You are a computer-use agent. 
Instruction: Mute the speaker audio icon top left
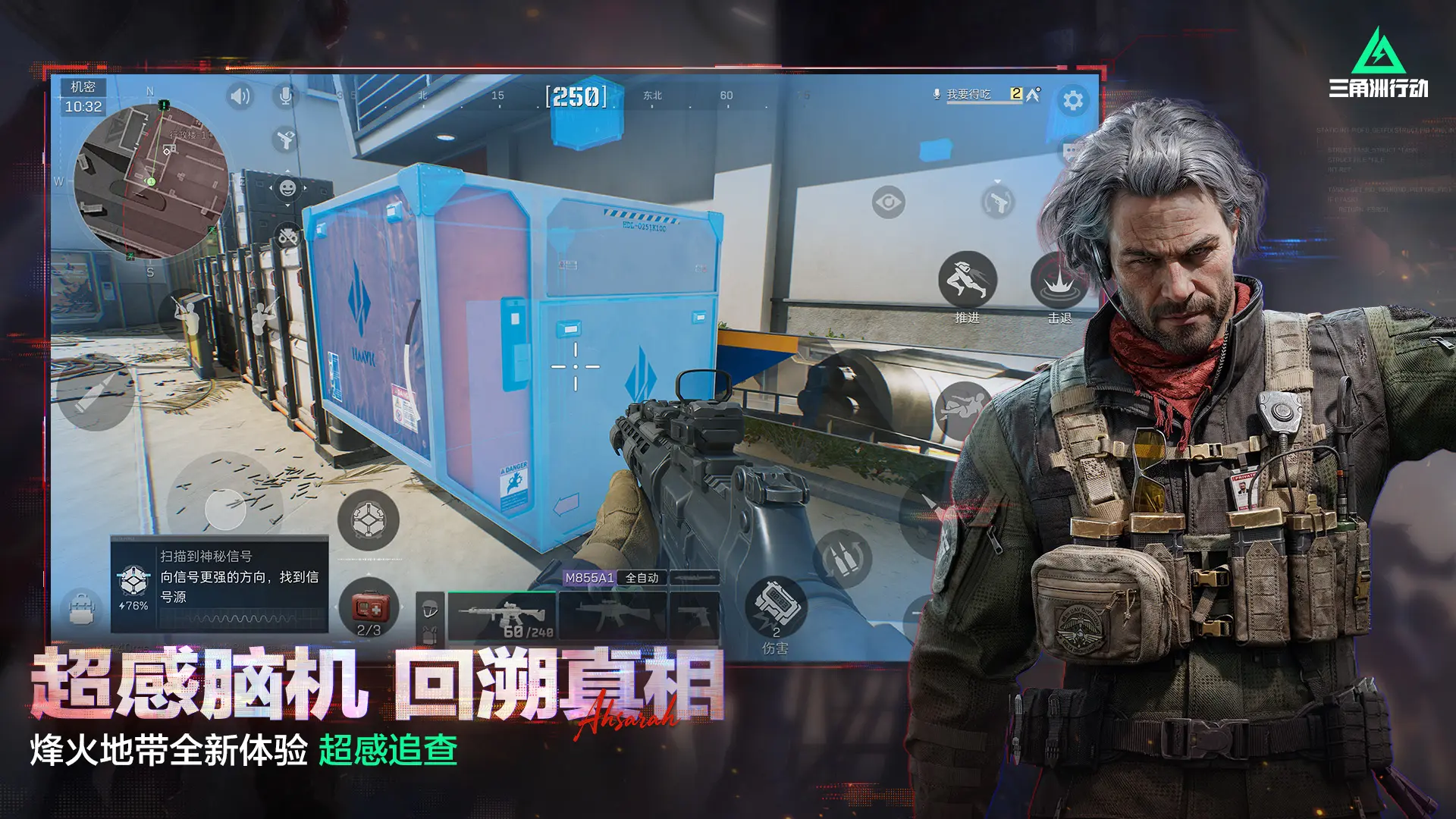point(241,96)
